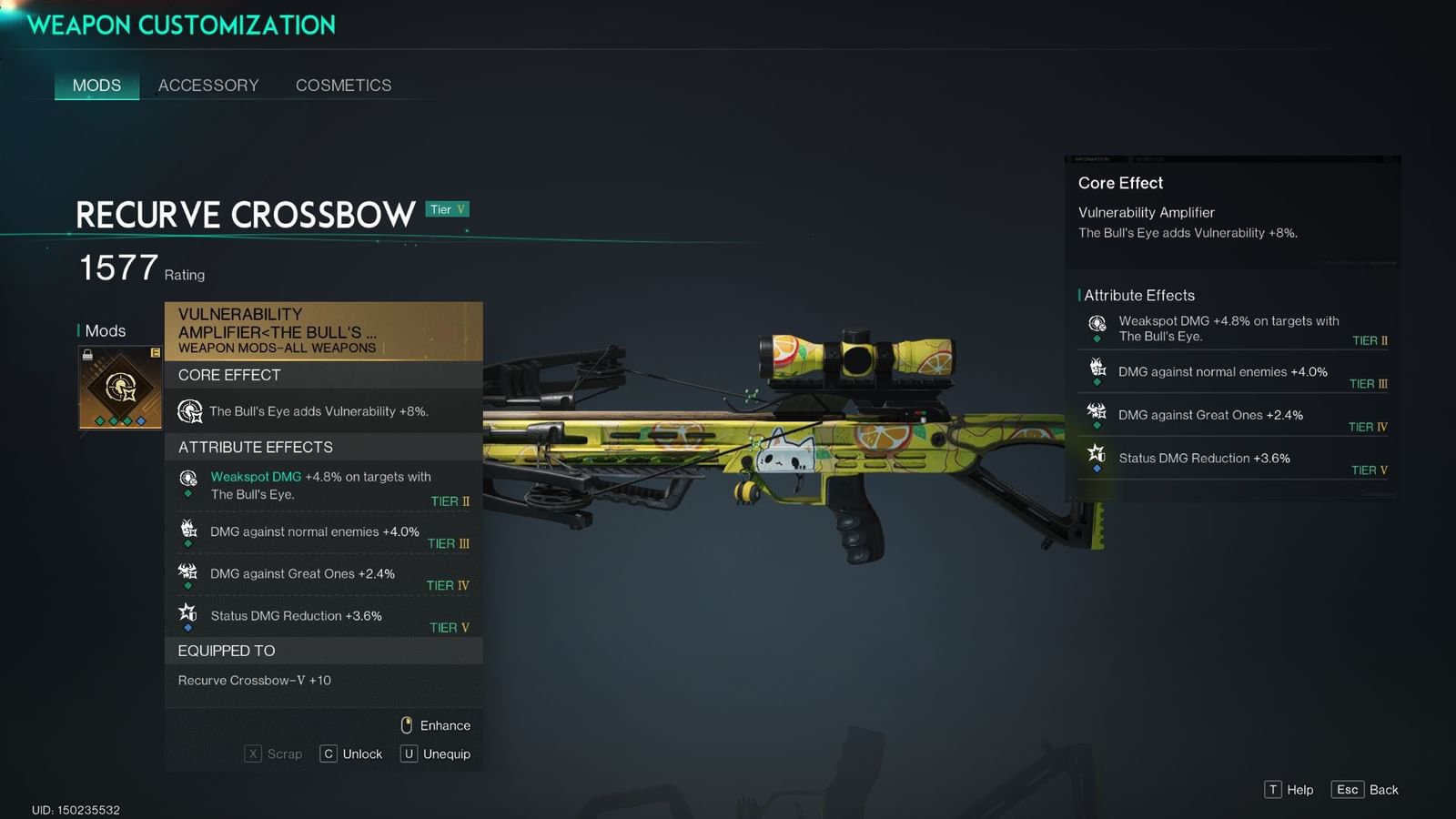Click the Weakspot DMG crosshair icon
Screen dimensions: 1456x819
[x=188, y=477]
